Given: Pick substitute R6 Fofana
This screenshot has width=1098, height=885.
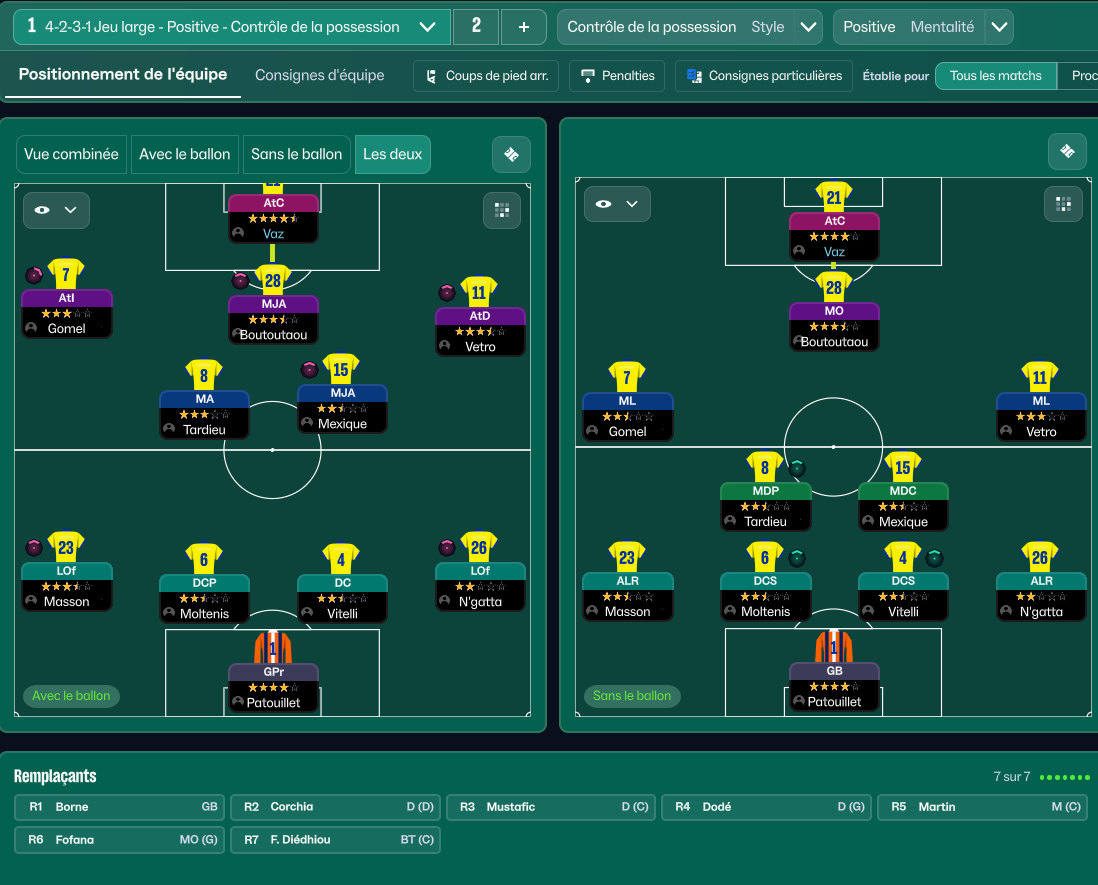Looking at the screenshot, I should pos(120,840).
